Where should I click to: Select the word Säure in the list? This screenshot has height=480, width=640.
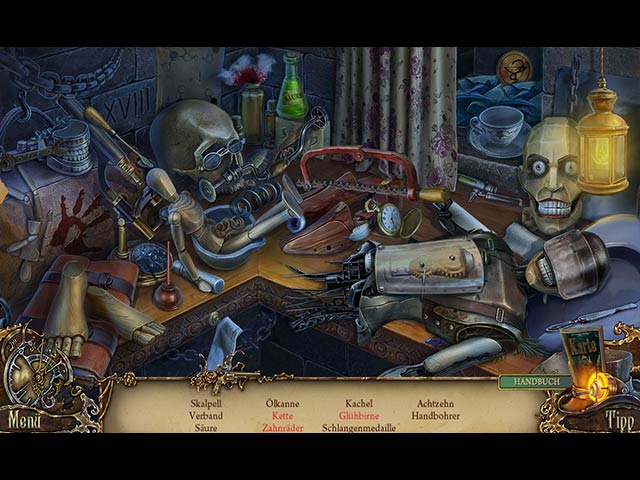pos(206,428)
